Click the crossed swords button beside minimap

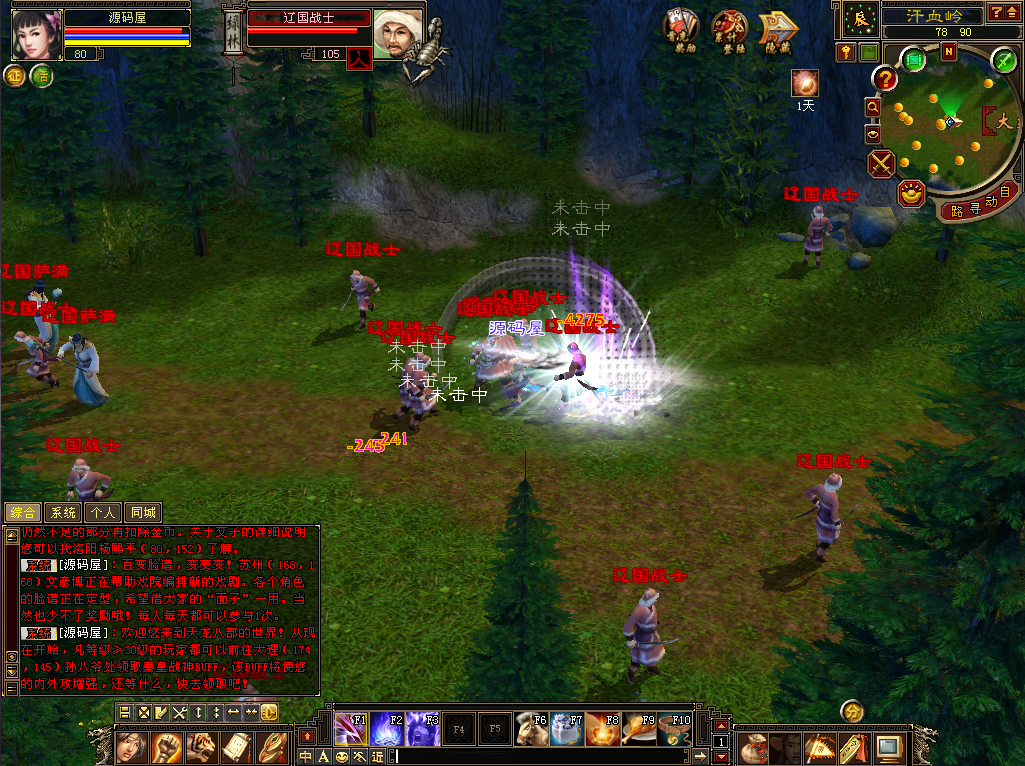pyautogui.click(x=881, y=163)
